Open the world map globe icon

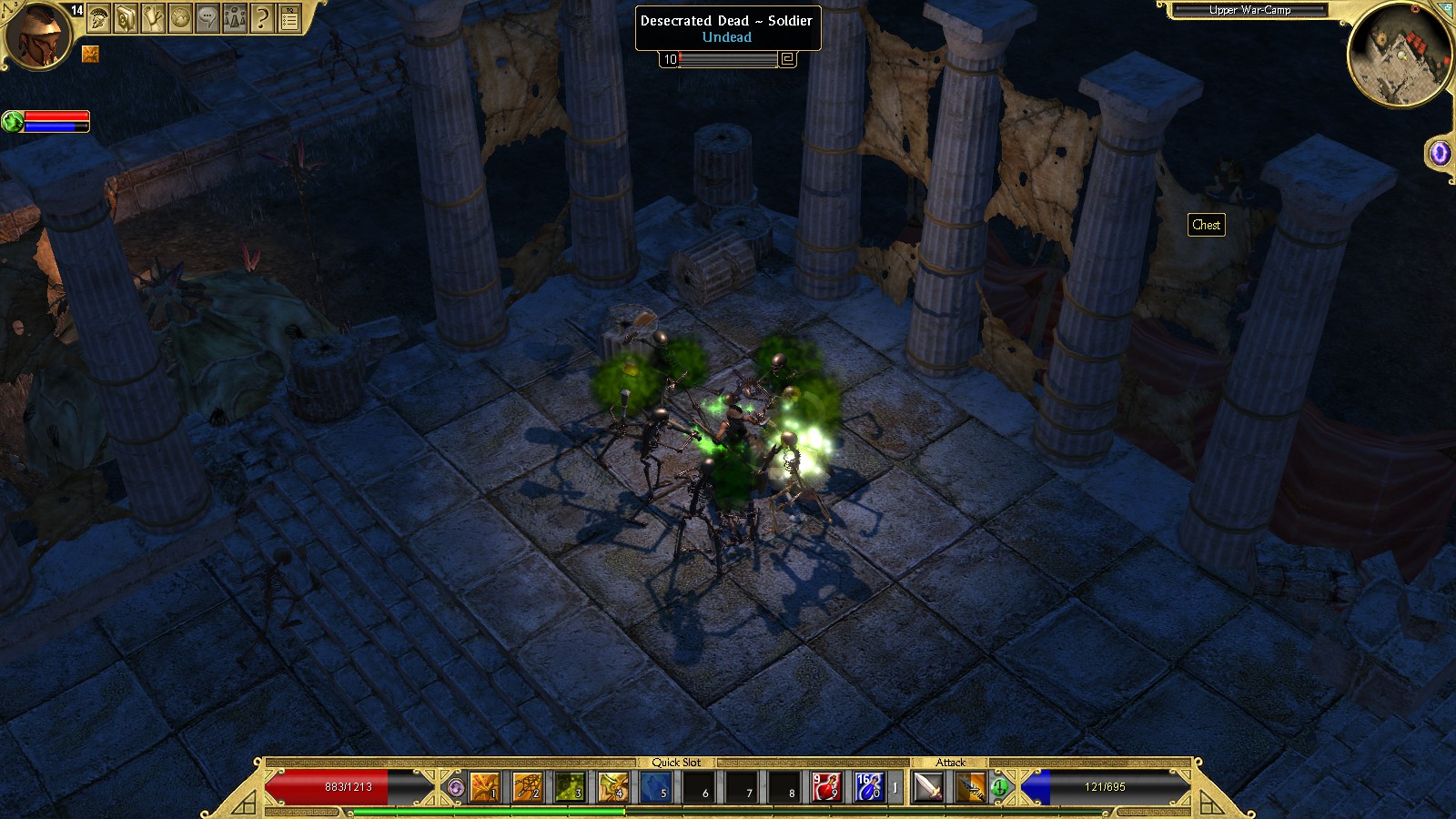pyautogui.click(x=180, y=17)
